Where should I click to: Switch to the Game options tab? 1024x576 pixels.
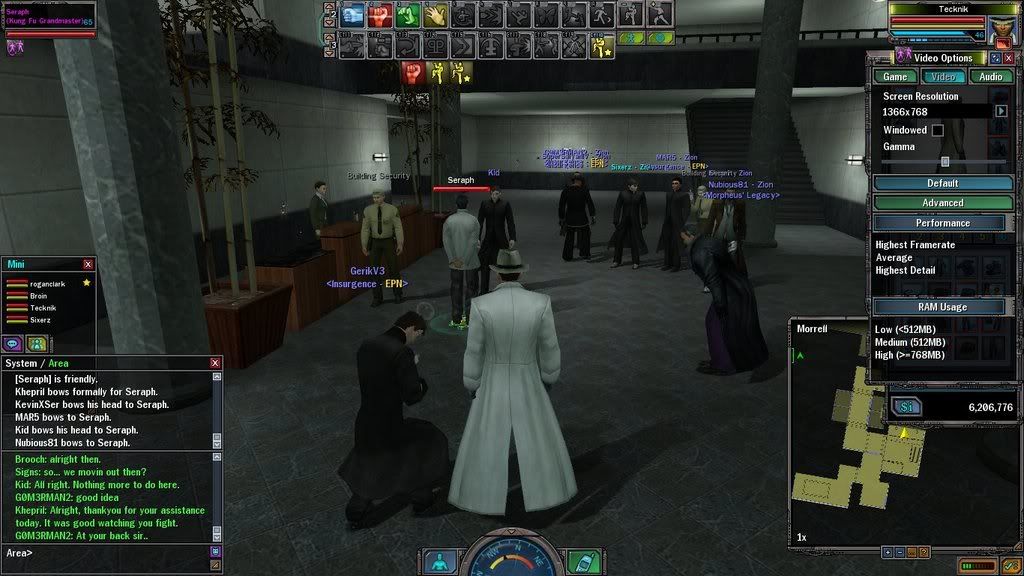pos(896,76)
